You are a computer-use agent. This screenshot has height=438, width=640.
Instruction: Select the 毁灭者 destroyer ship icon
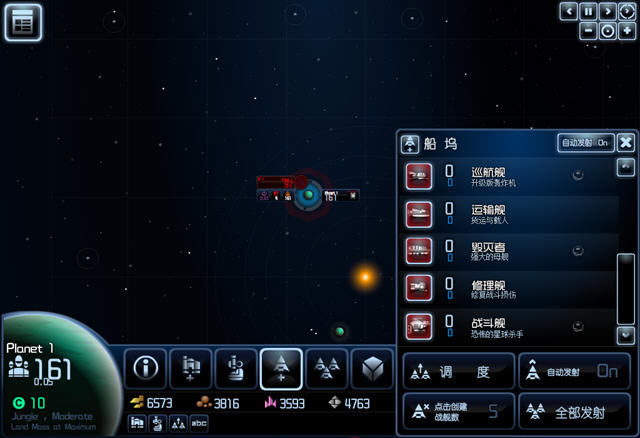[x=419, y=250]
